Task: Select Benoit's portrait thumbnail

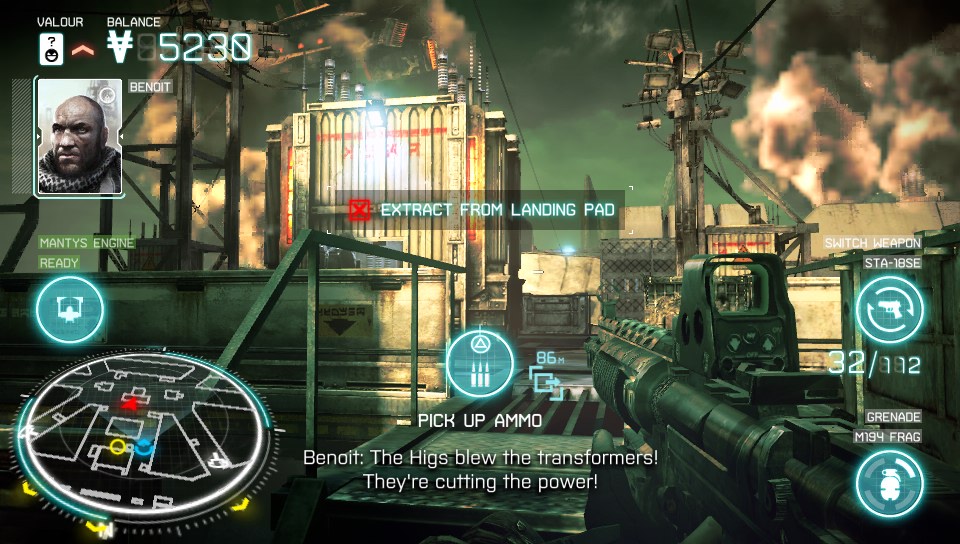Action: pos(79,137)
